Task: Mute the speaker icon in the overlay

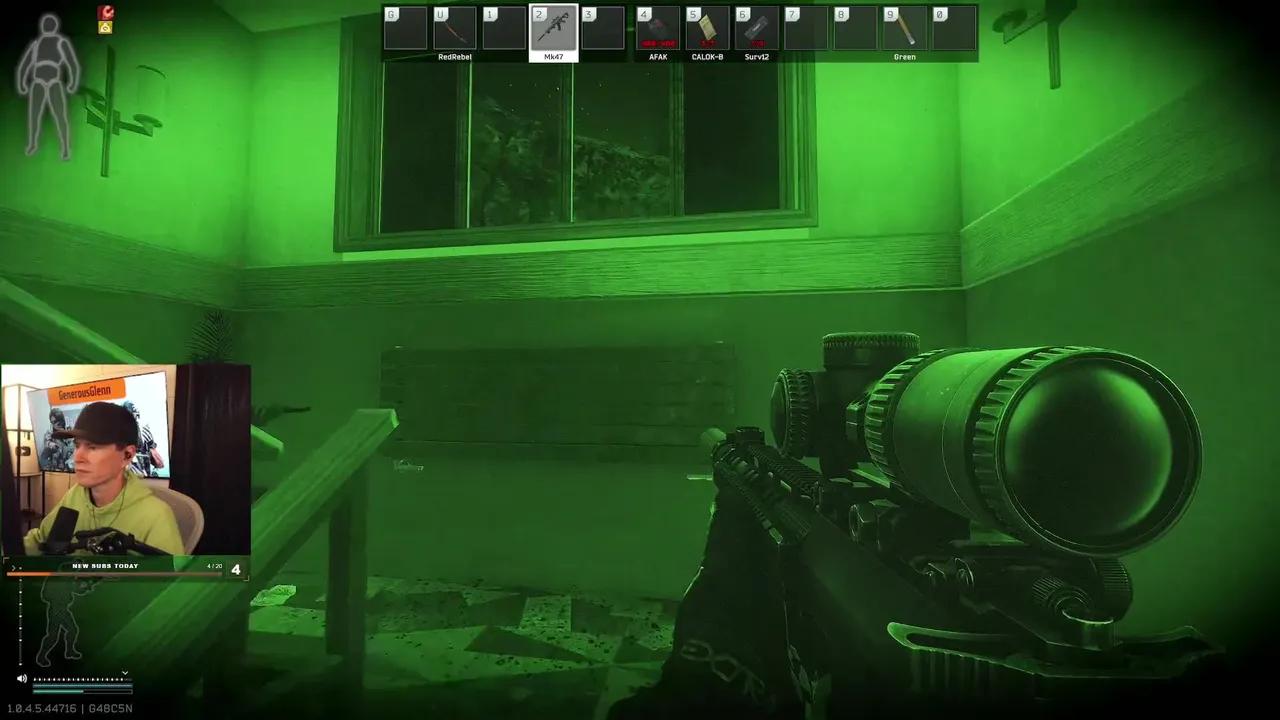Action: point(22,679)
